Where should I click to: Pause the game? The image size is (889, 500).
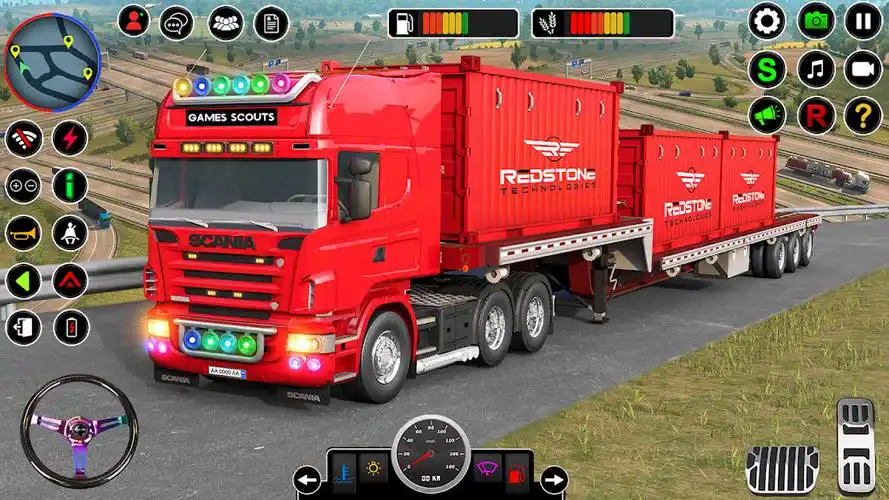(x=863, y=21)
